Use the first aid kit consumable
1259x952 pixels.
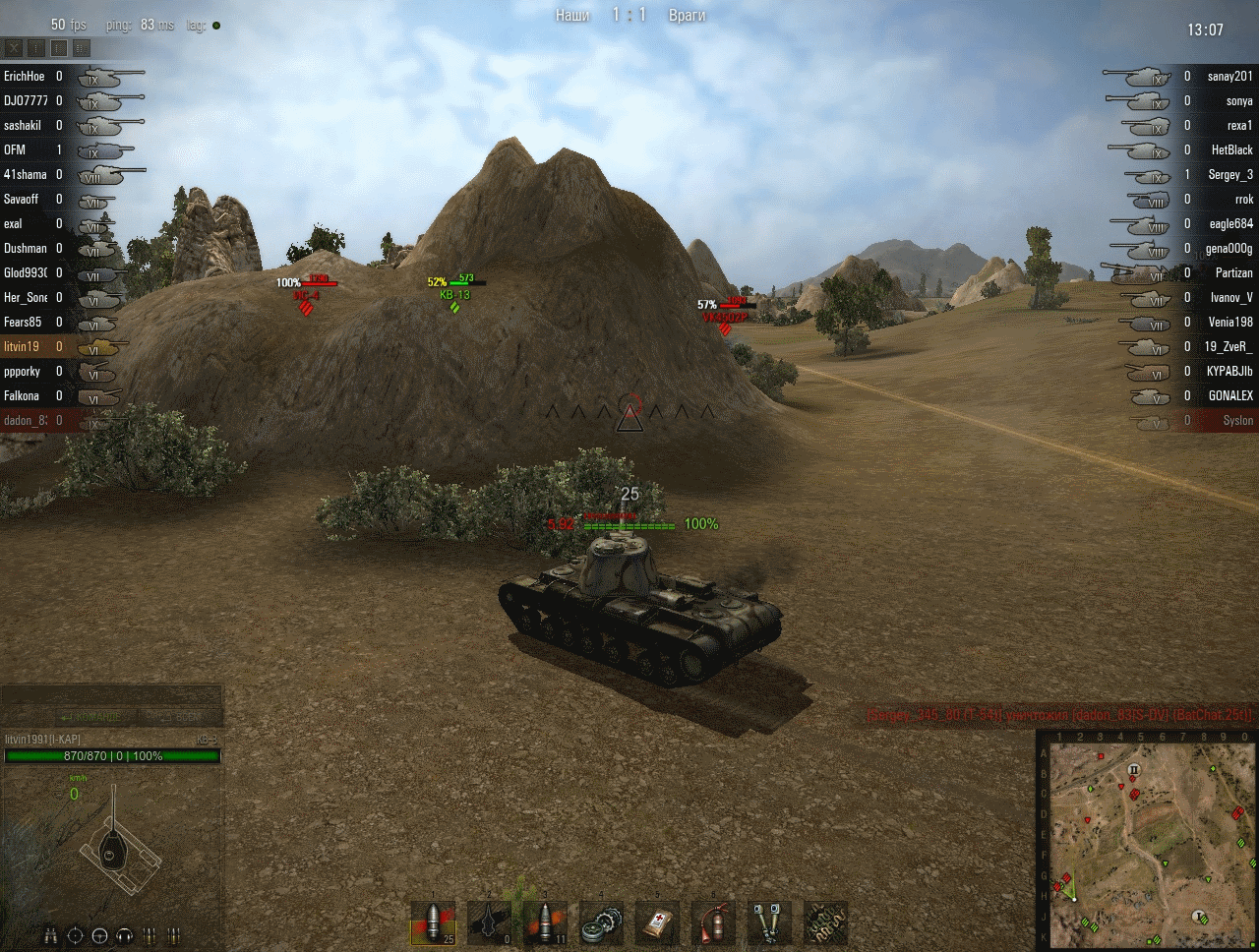pos(657,924)
